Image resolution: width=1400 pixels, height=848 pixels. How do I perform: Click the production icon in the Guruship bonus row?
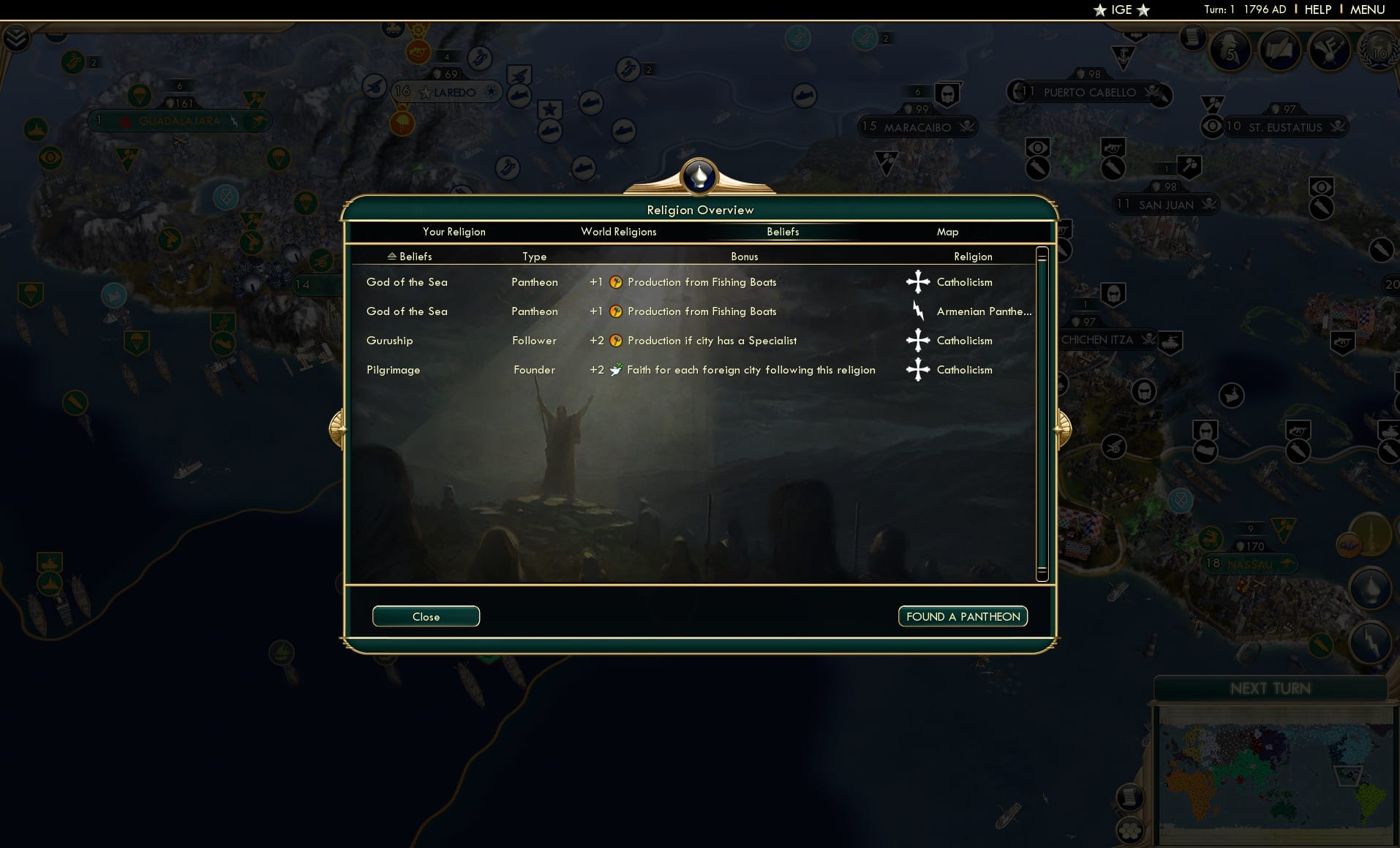(x=617, y=341)
